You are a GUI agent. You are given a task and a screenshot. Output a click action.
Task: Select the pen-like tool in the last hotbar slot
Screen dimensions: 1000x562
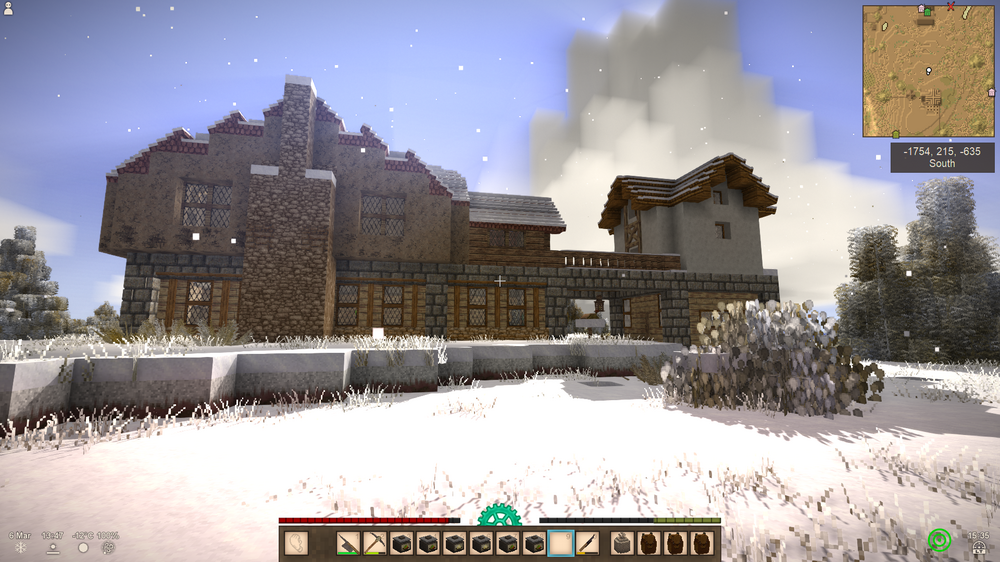588,543
